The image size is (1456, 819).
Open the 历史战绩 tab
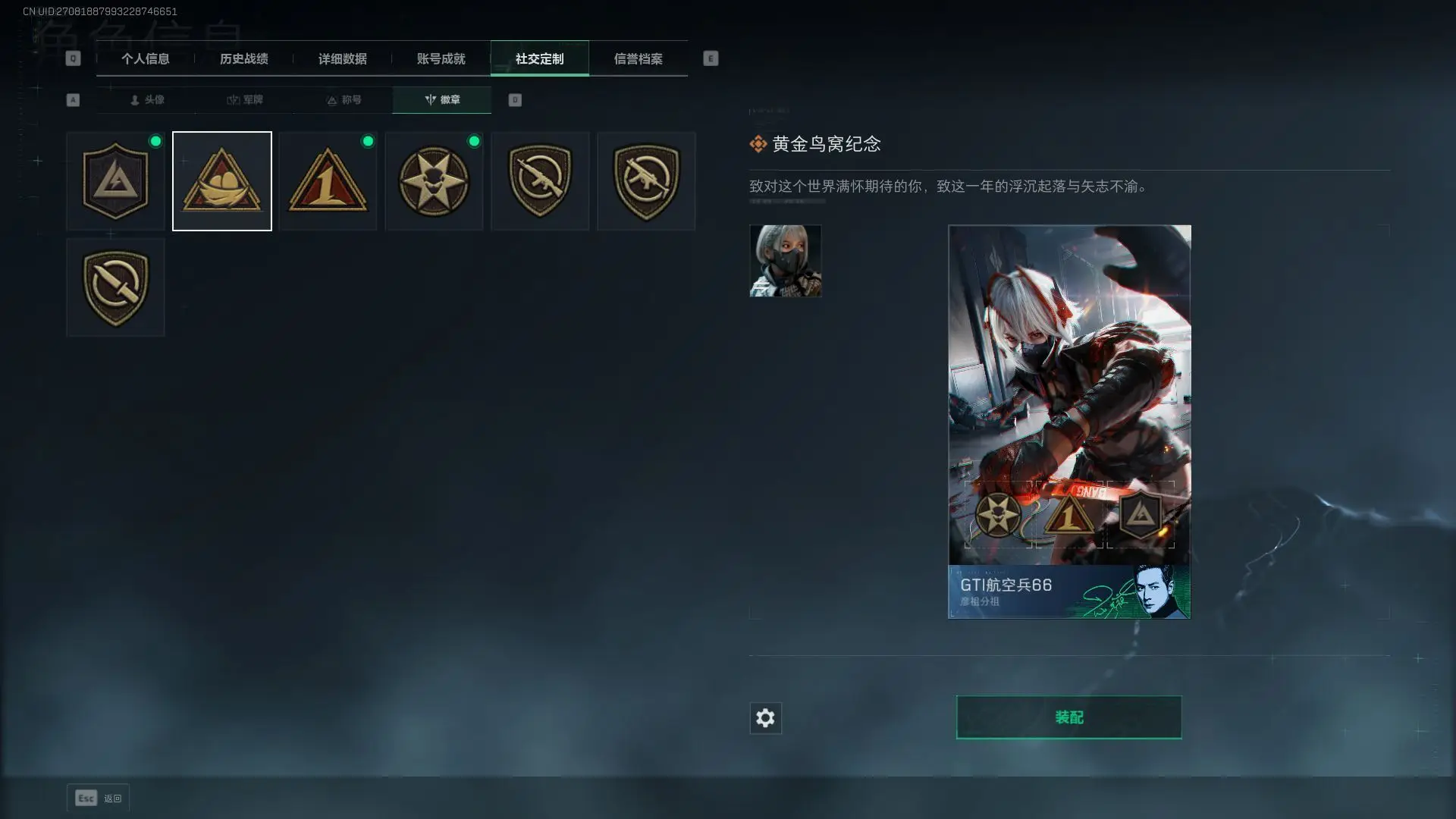(243, 59)
